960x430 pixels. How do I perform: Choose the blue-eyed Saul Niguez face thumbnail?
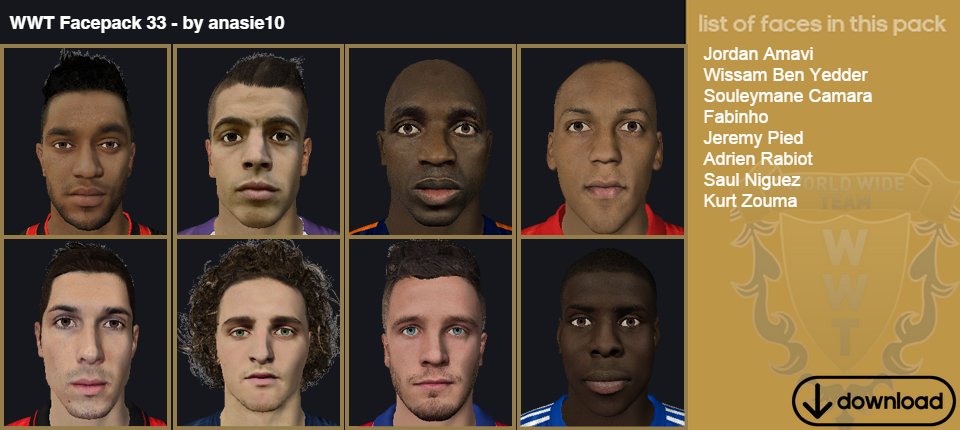click(x=430, y=333)
